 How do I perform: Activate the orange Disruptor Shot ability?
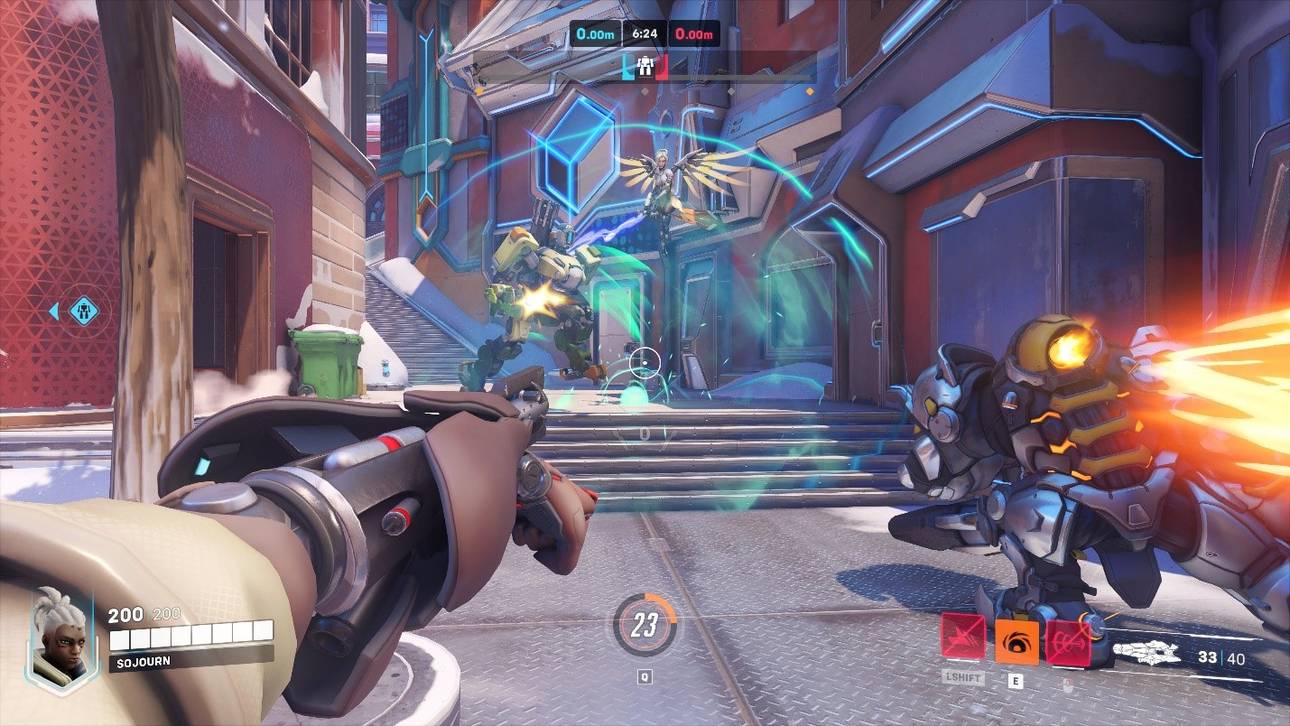point(1015,641)
